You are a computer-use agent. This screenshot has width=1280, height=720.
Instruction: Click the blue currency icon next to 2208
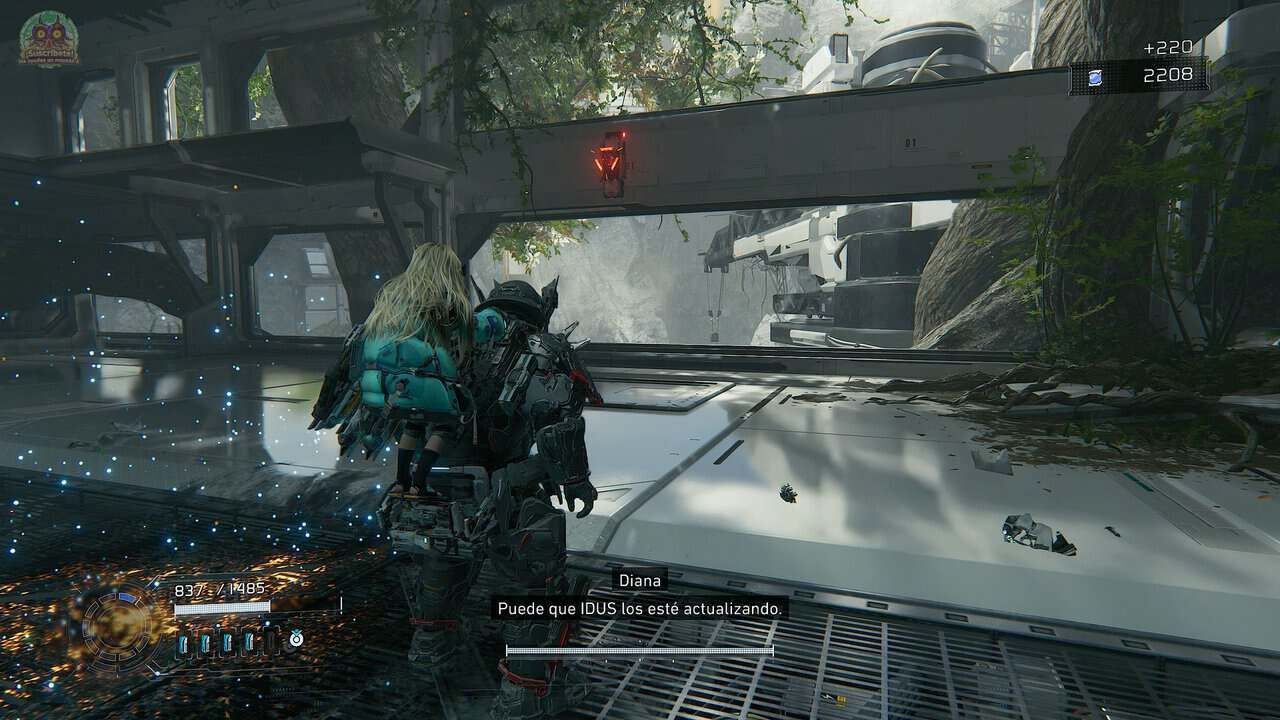click(1095, 78)
